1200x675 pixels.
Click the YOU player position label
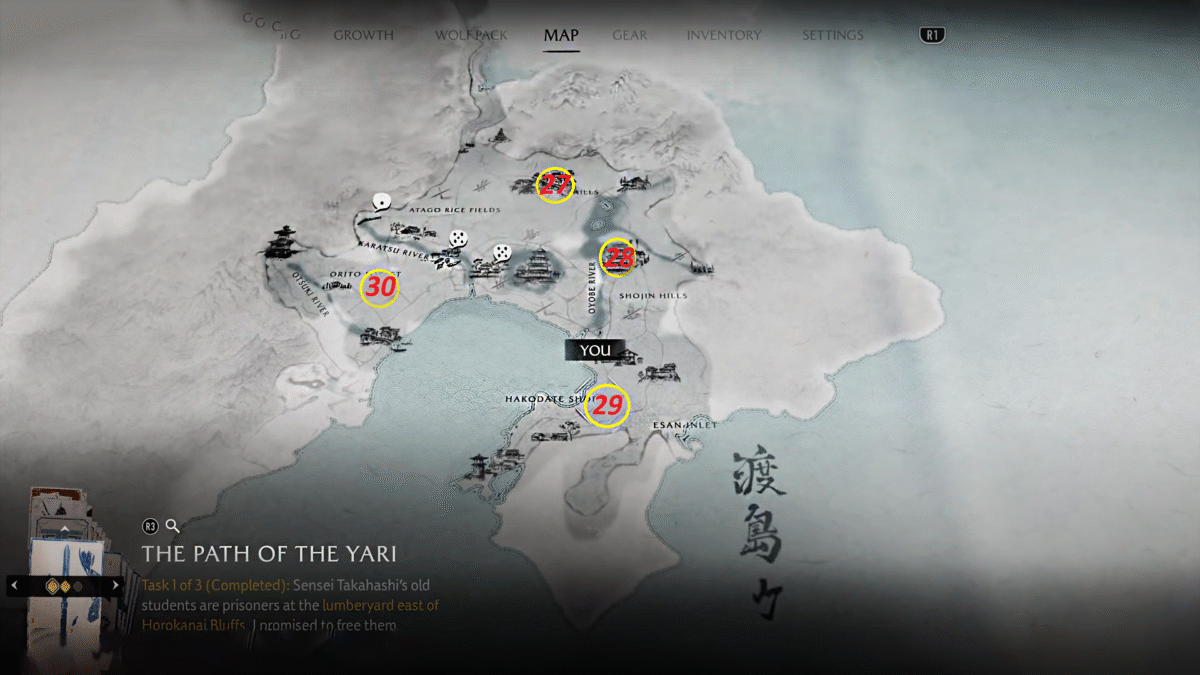click(595, 350)
